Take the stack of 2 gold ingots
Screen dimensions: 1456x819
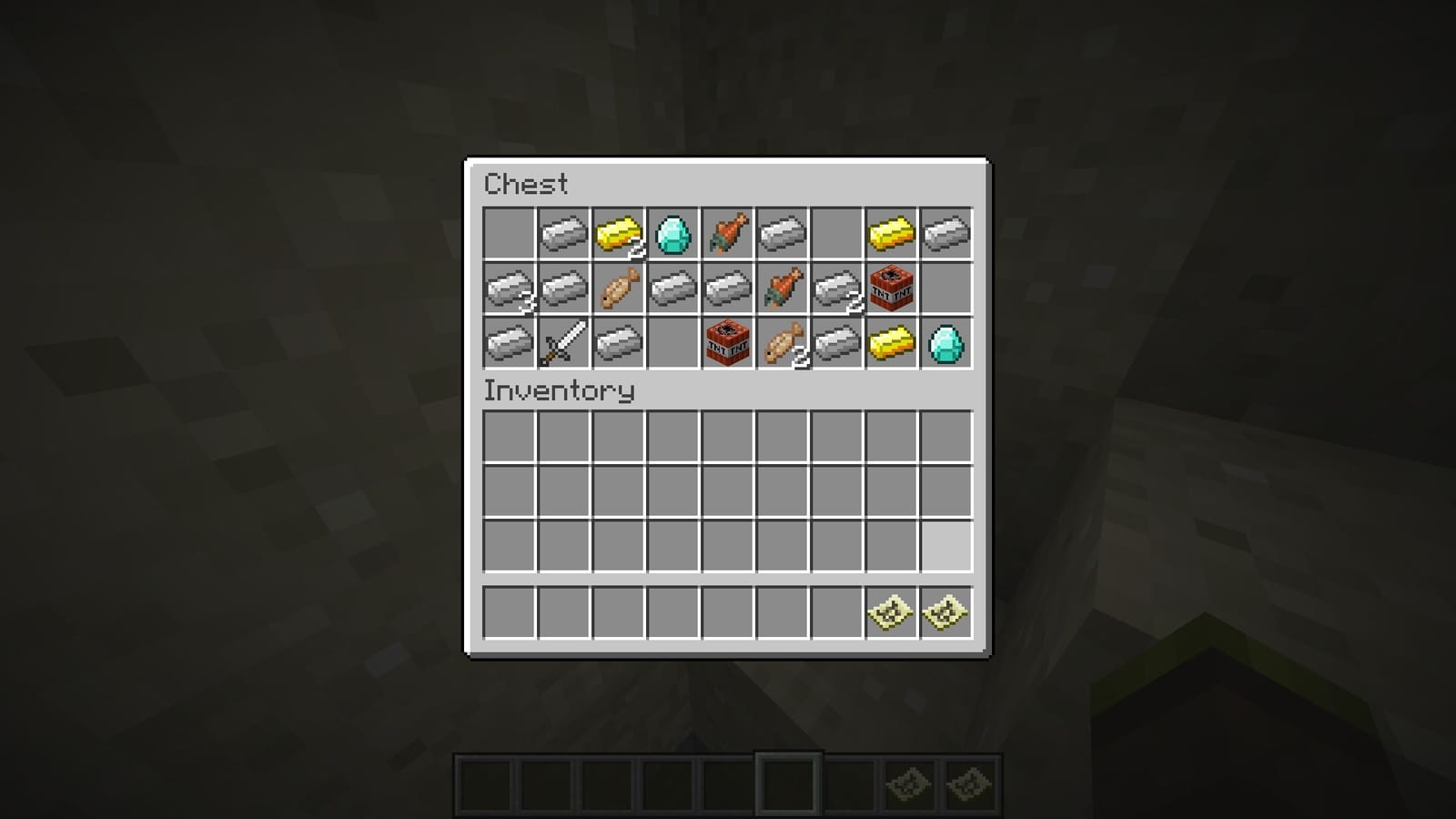tap(618, 233)
